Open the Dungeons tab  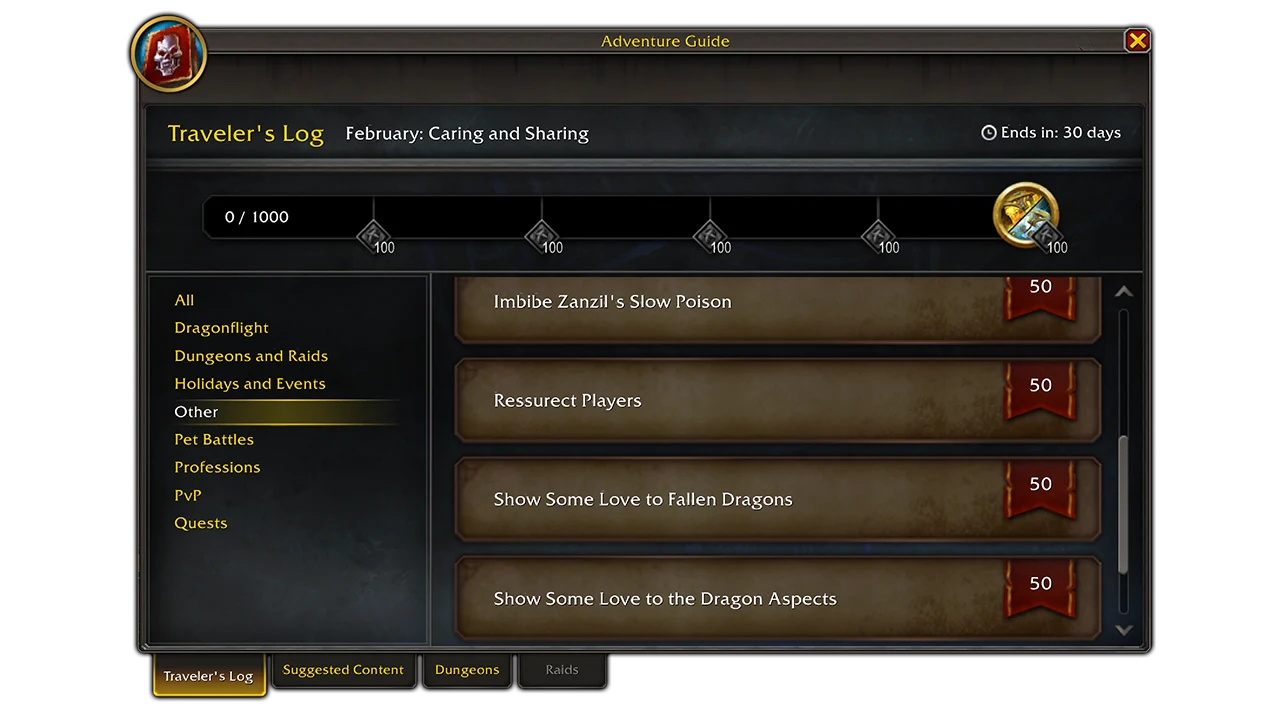pos(466,670)
